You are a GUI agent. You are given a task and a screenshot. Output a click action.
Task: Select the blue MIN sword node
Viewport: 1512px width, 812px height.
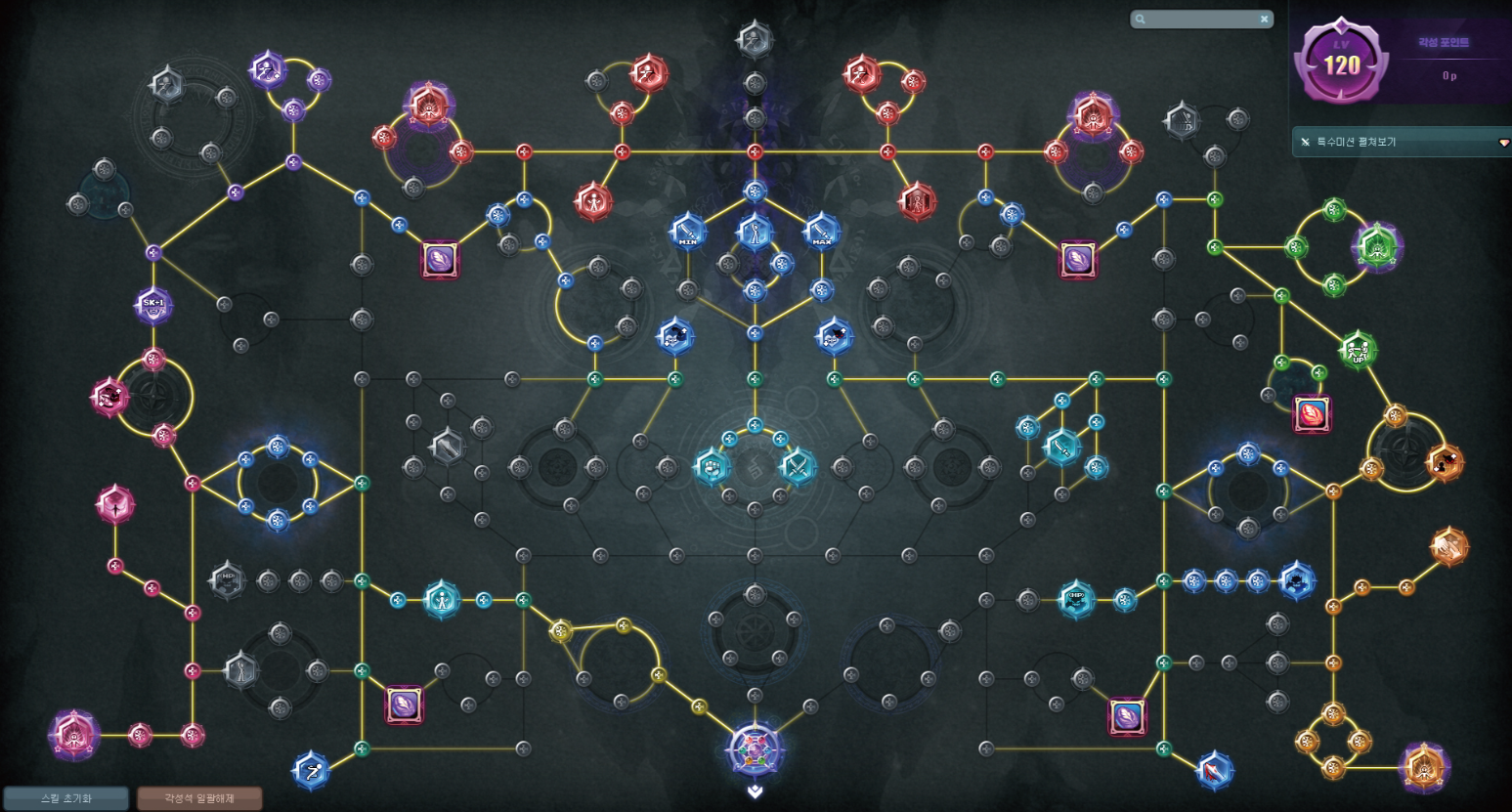pyautogui.click(x=688, y=233)
